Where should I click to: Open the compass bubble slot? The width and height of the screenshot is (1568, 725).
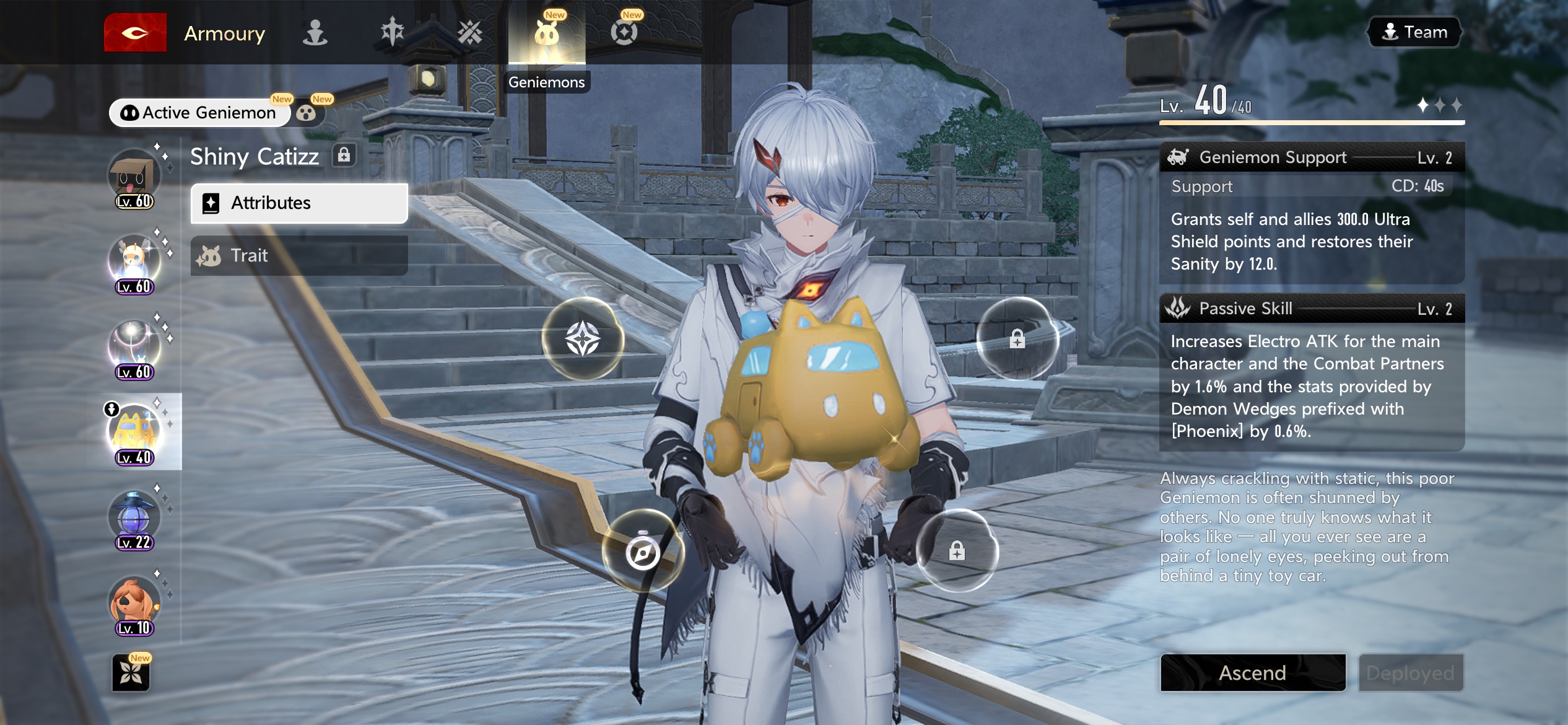coord(643,551)
